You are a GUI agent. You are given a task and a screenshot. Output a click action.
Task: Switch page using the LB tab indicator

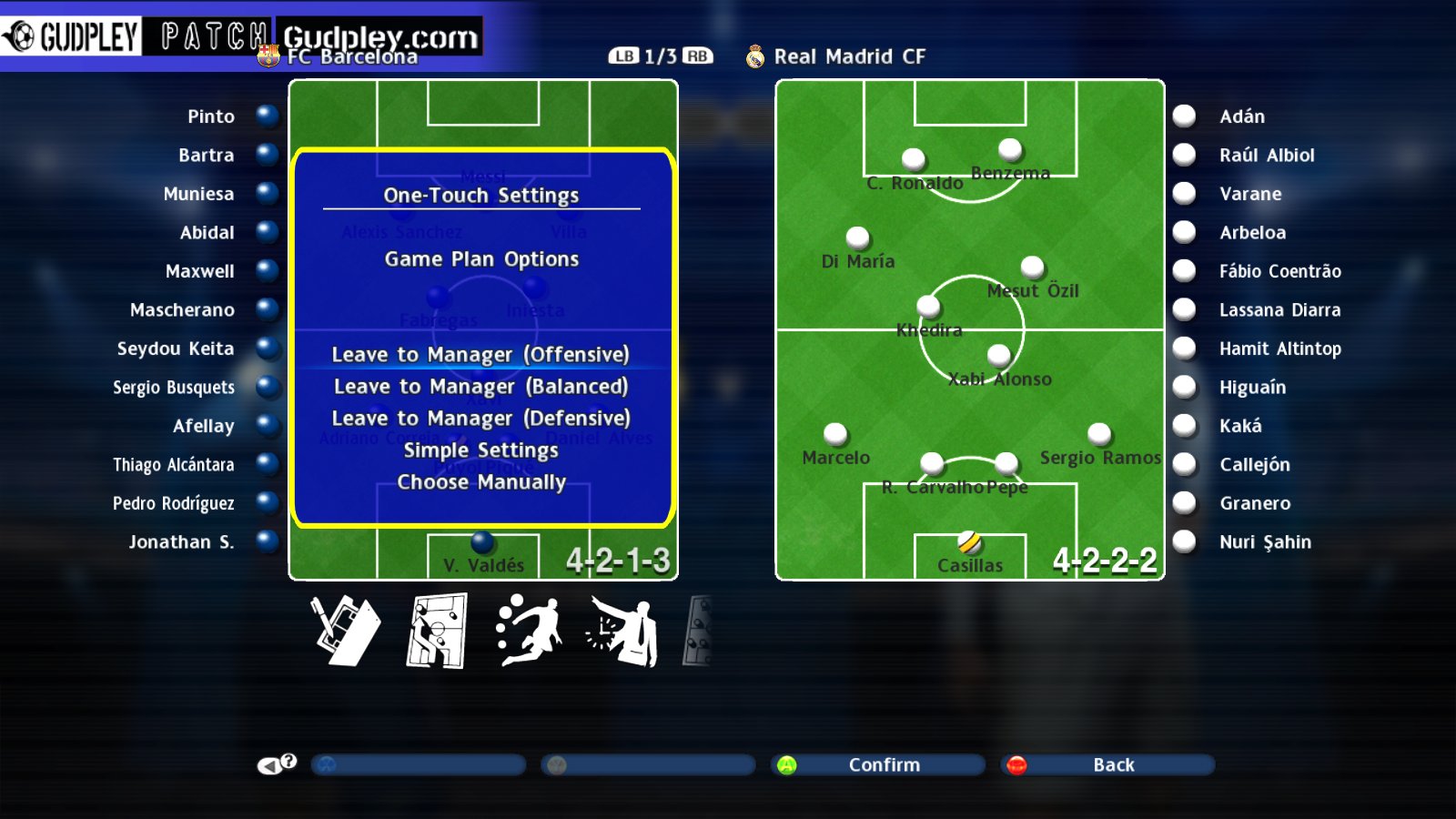pos(624,56)
